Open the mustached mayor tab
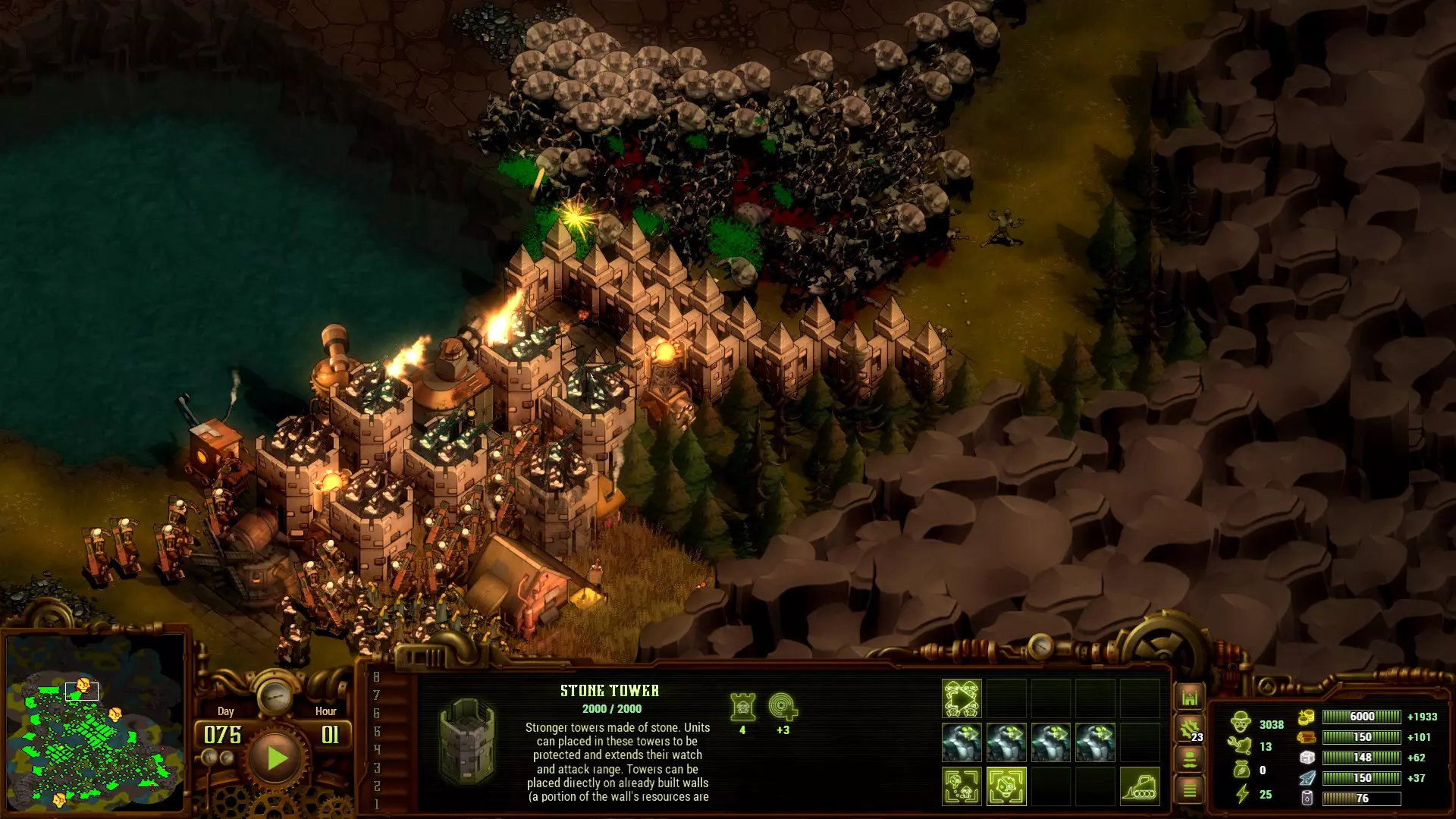The image size is (1456, 819). [1189, 759]
